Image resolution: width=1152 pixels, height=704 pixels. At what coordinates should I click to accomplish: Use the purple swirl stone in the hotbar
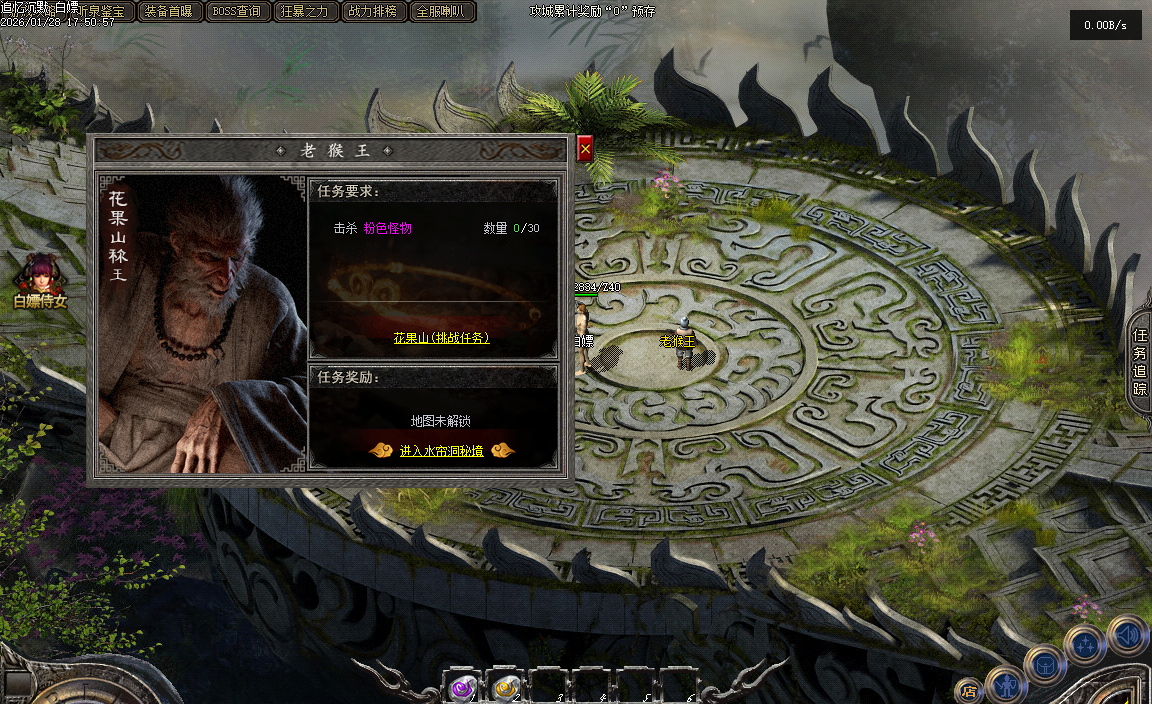coord(462,686)
